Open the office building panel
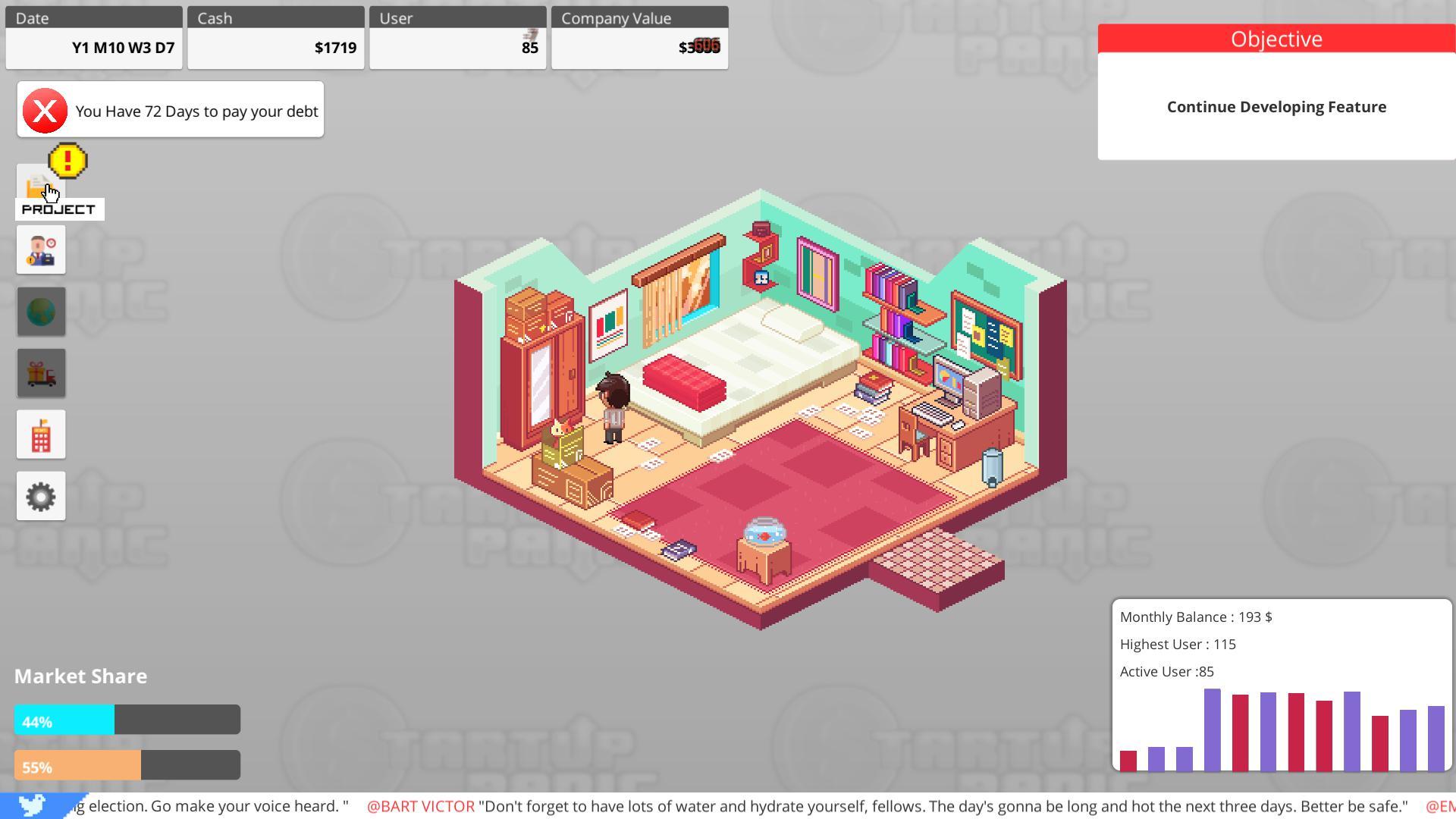This screenshot has height=819, width=1456. [x=41, y=434]
